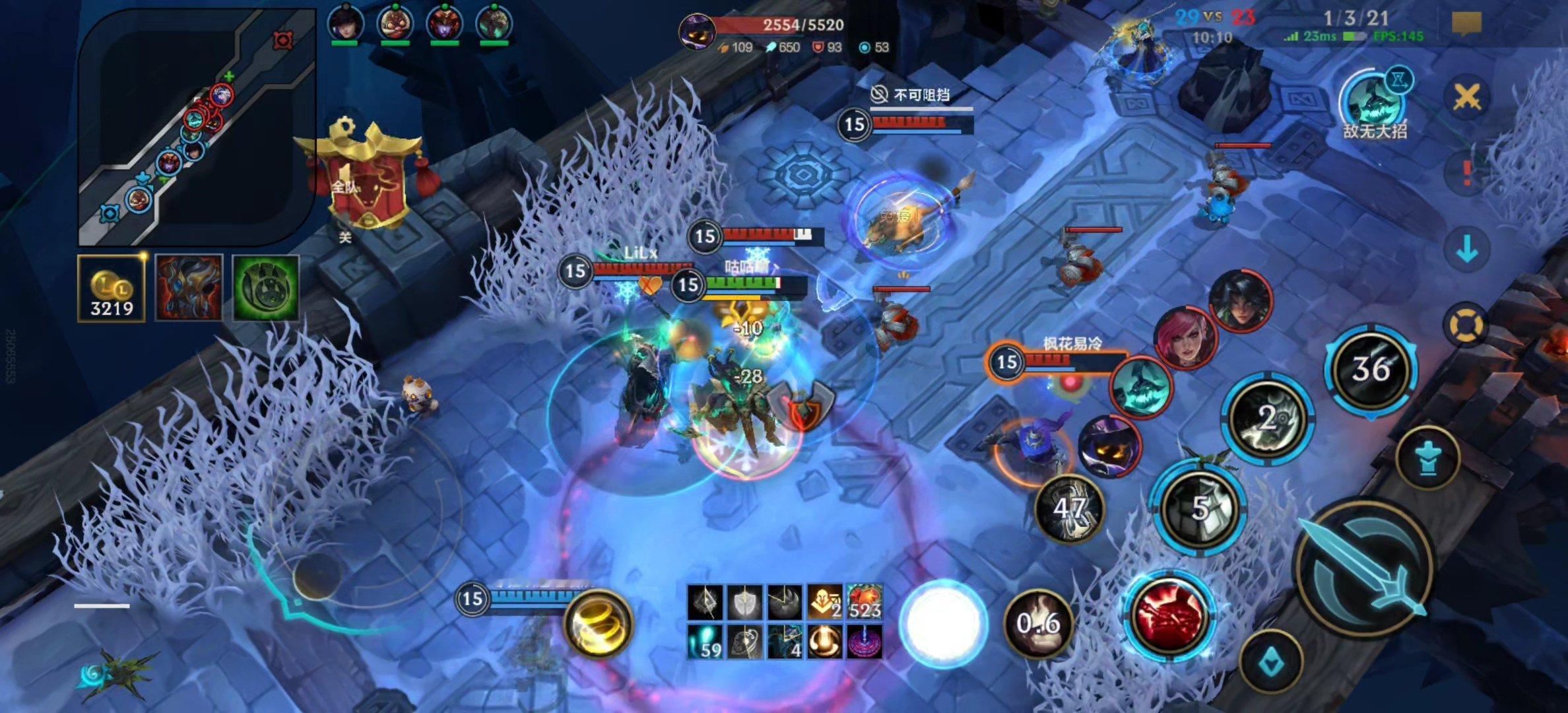
Task: Trigger the yellow spiral recall button
Action: point(598,623)
